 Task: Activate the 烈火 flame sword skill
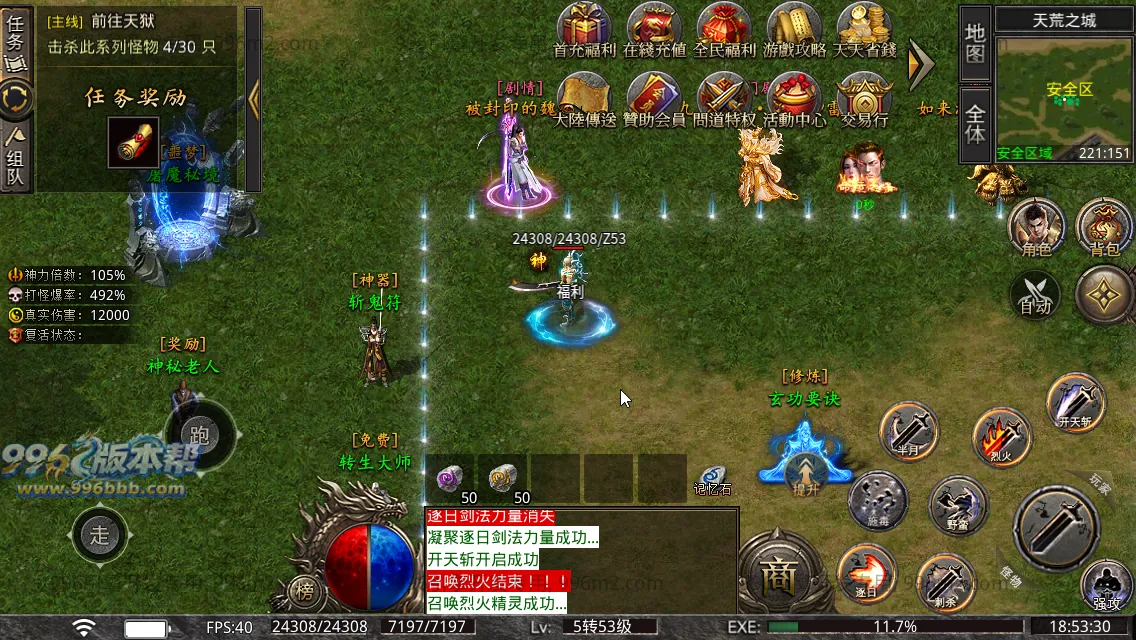tap(1002, 437)
